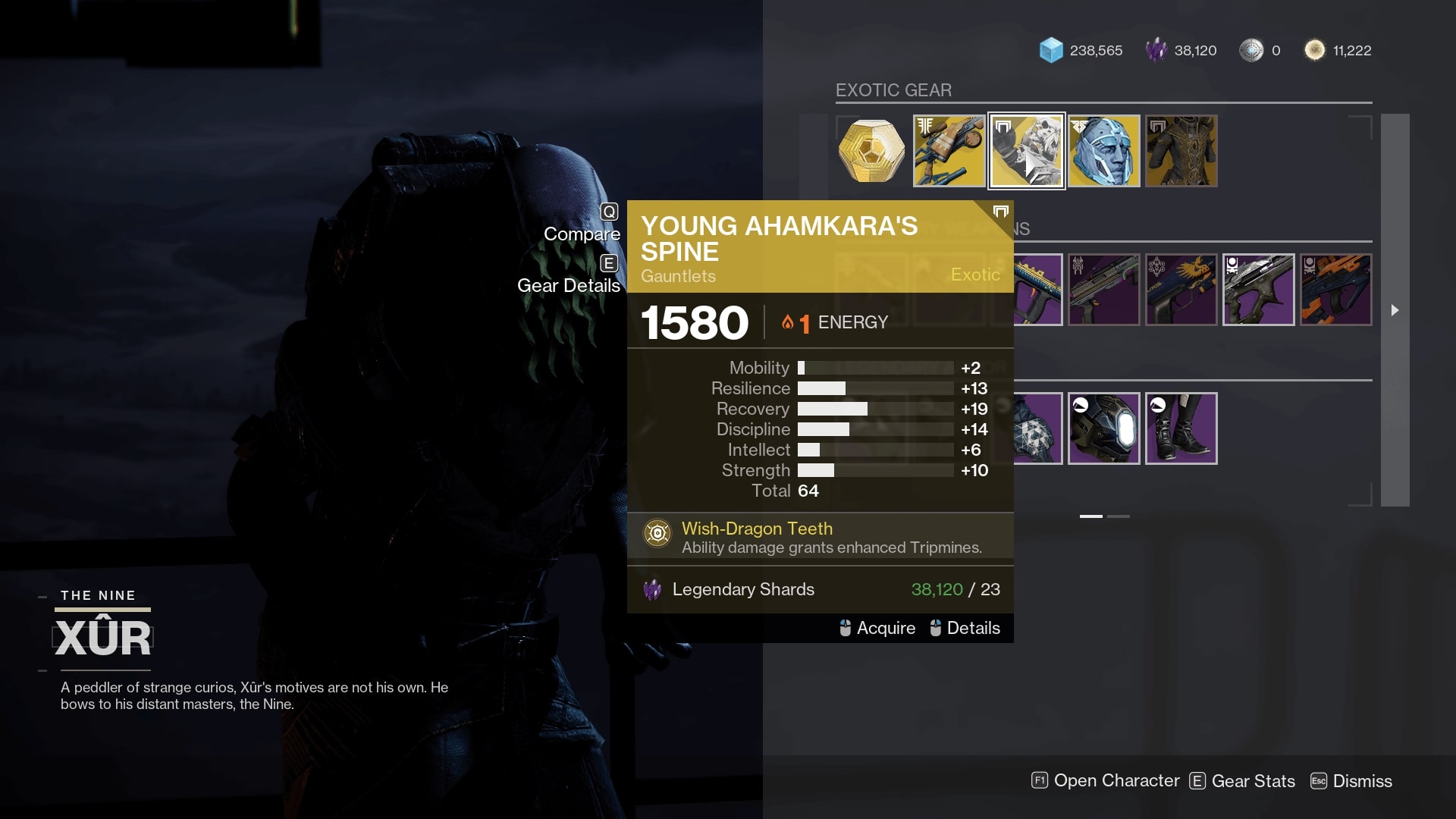This screenshot has width=1456, height=819.
Task: Select the exotic chest armor in Exotic Gear
Action: click(1181, 151)
